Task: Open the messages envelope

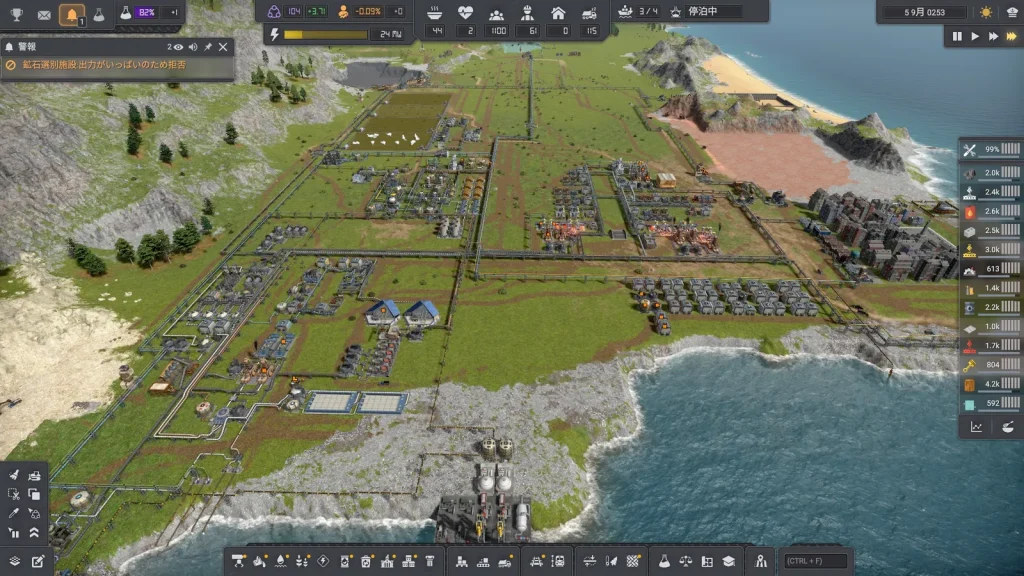Action: (44, 14)
